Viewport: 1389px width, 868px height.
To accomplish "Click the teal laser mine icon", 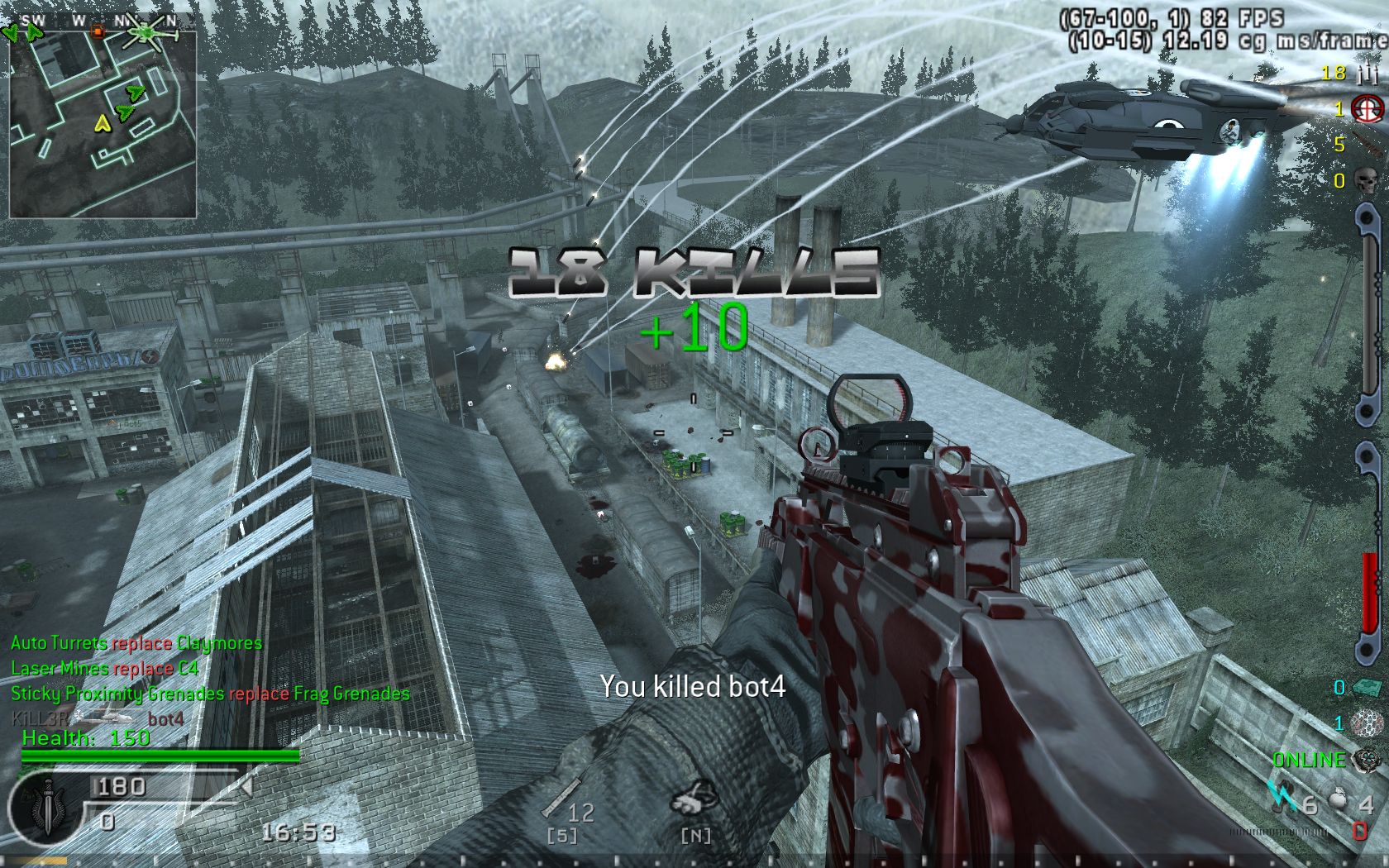I will (x=1367, y=688).
